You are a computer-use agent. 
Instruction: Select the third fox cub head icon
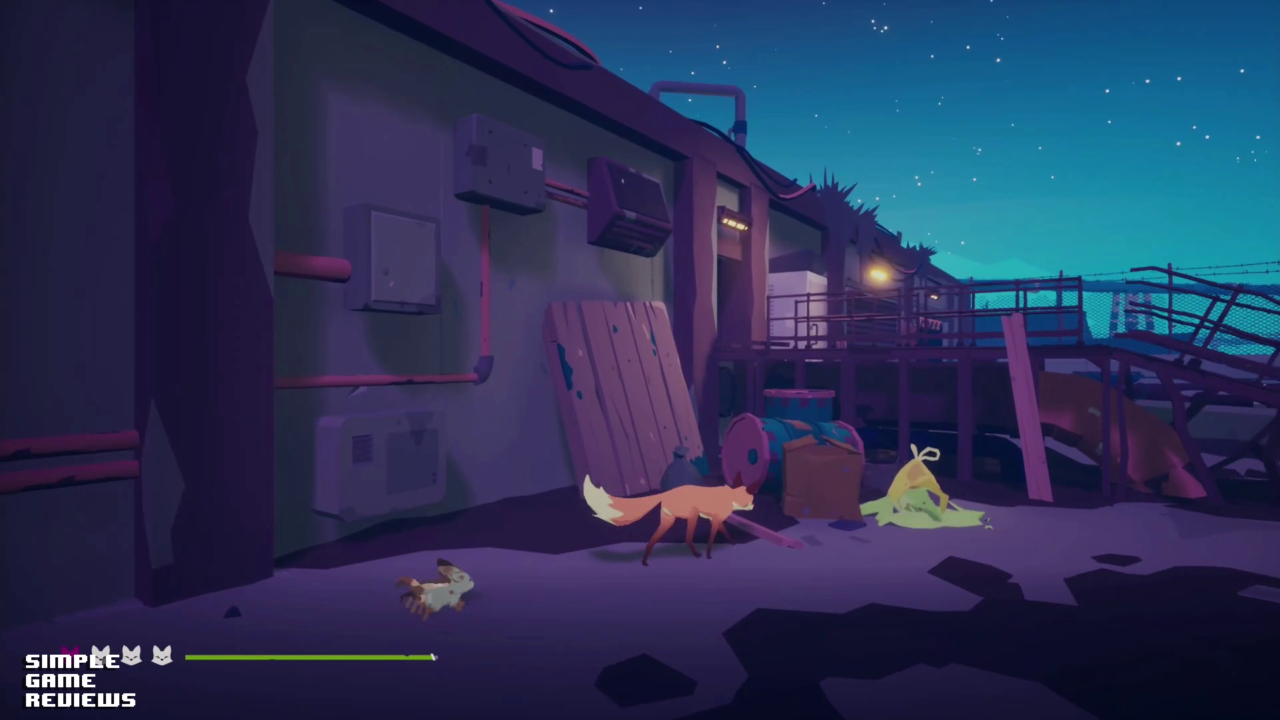[x=160, y=656]
